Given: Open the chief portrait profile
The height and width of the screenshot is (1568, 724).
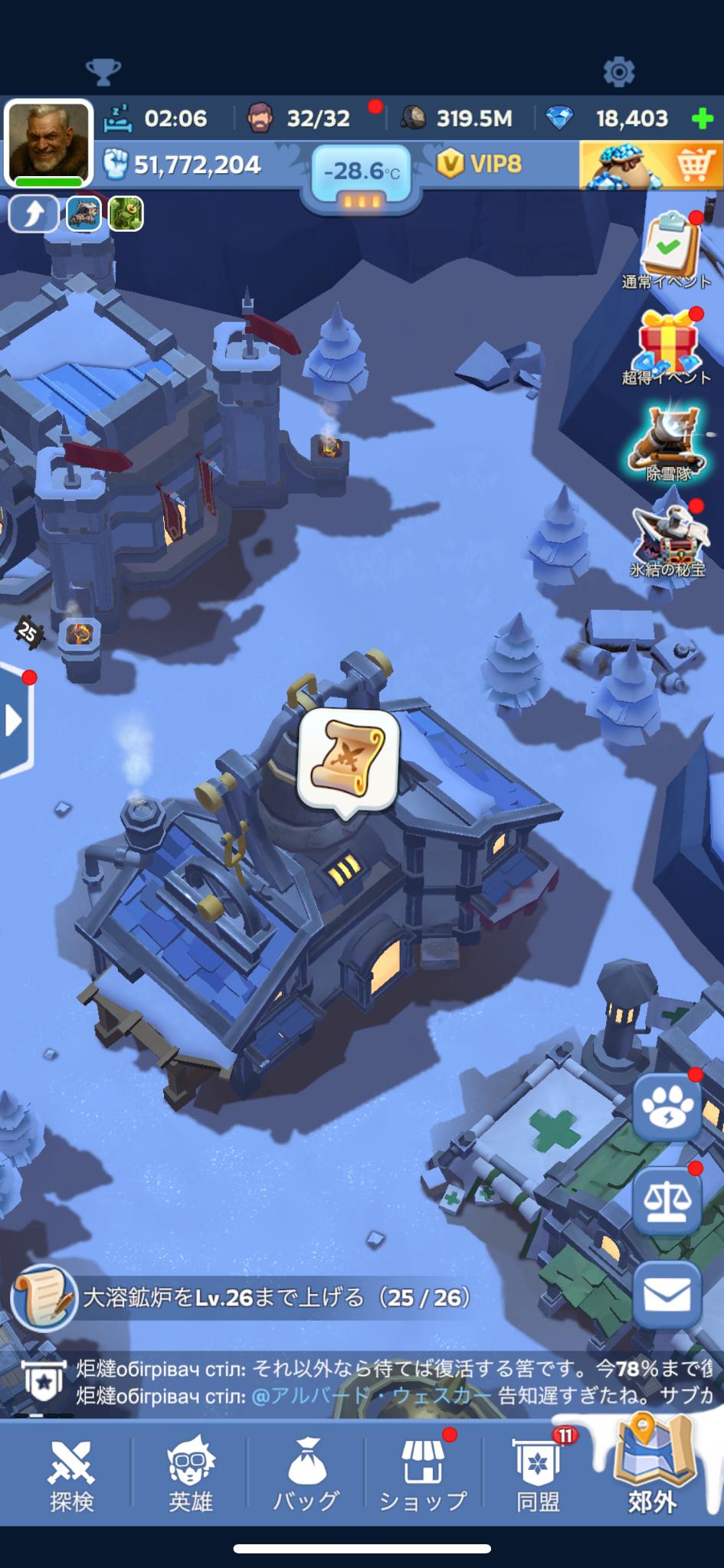Looking at the screenshot, I should point(48,143).
